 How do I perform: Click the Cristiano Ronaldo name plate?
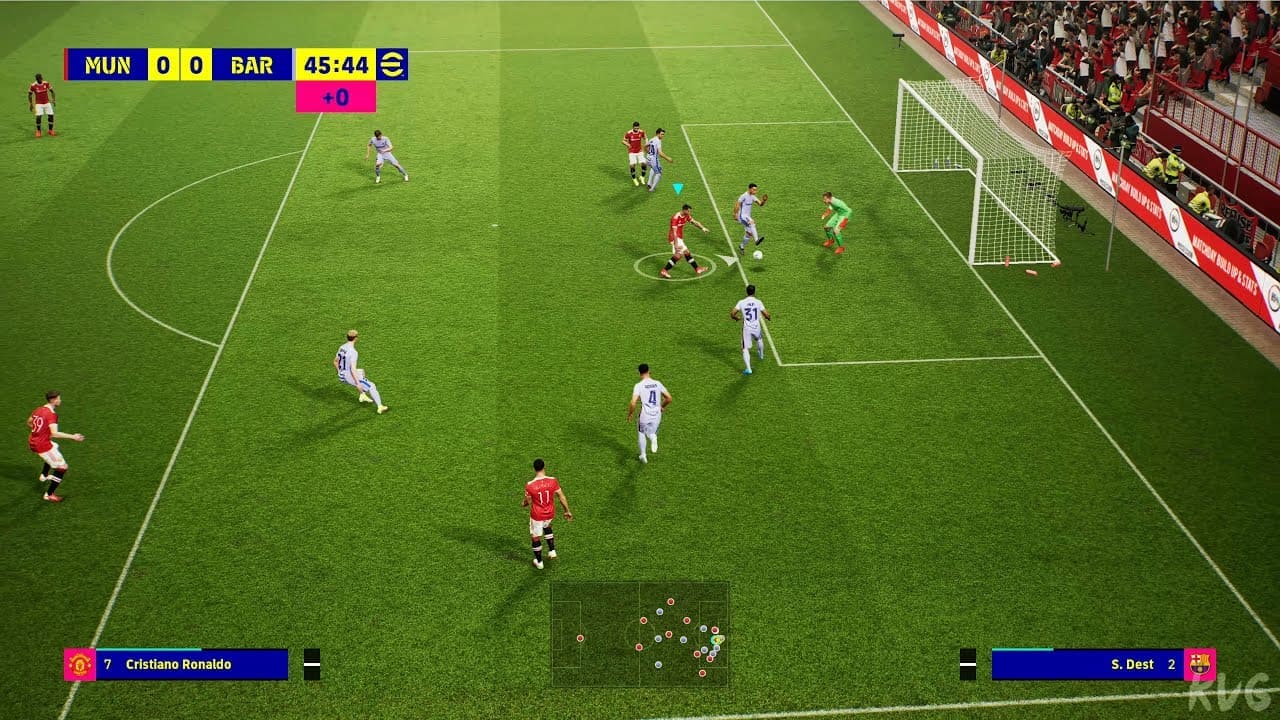coord(178,663)
